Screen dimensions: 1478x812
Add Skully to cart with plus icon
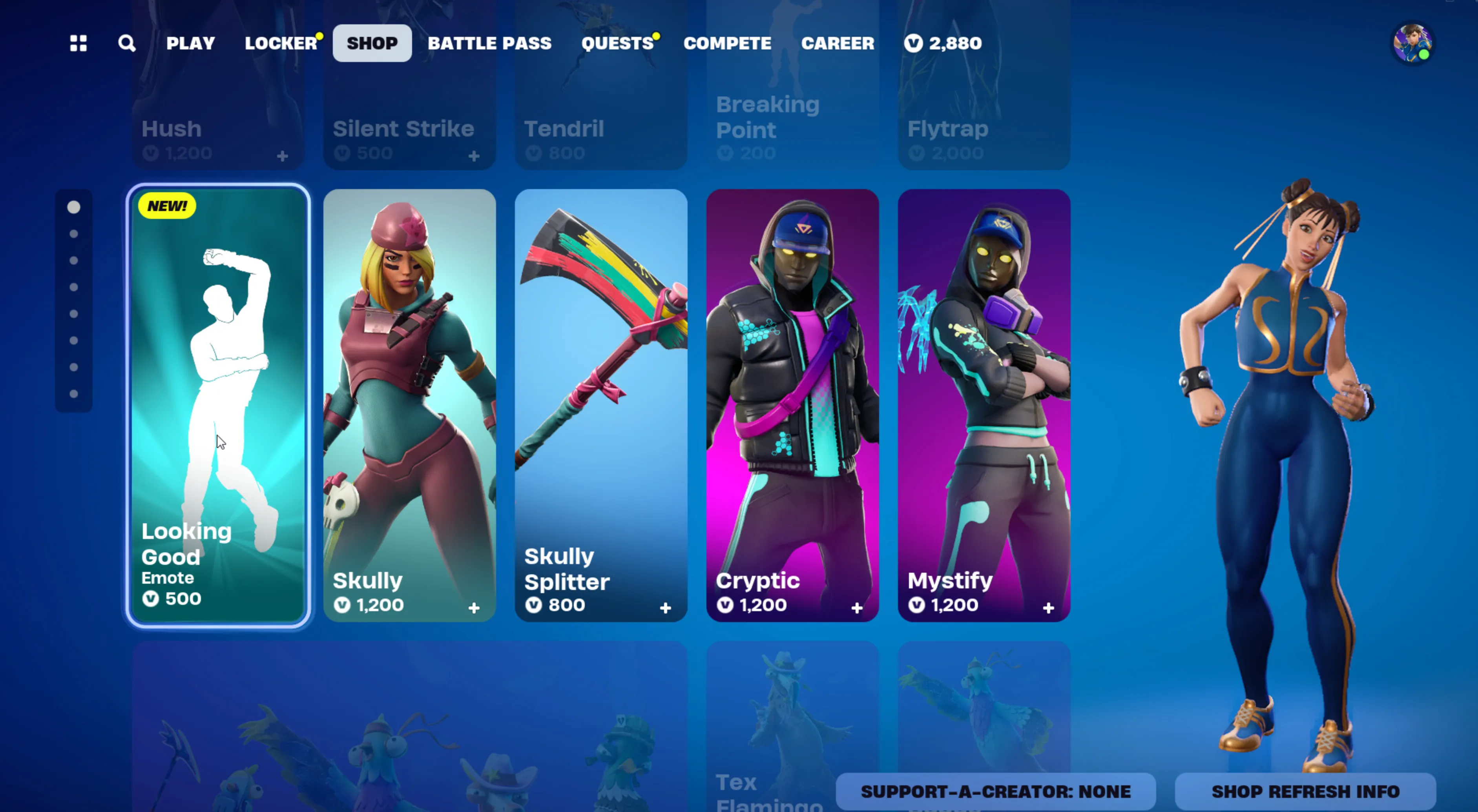pos(475,608)
